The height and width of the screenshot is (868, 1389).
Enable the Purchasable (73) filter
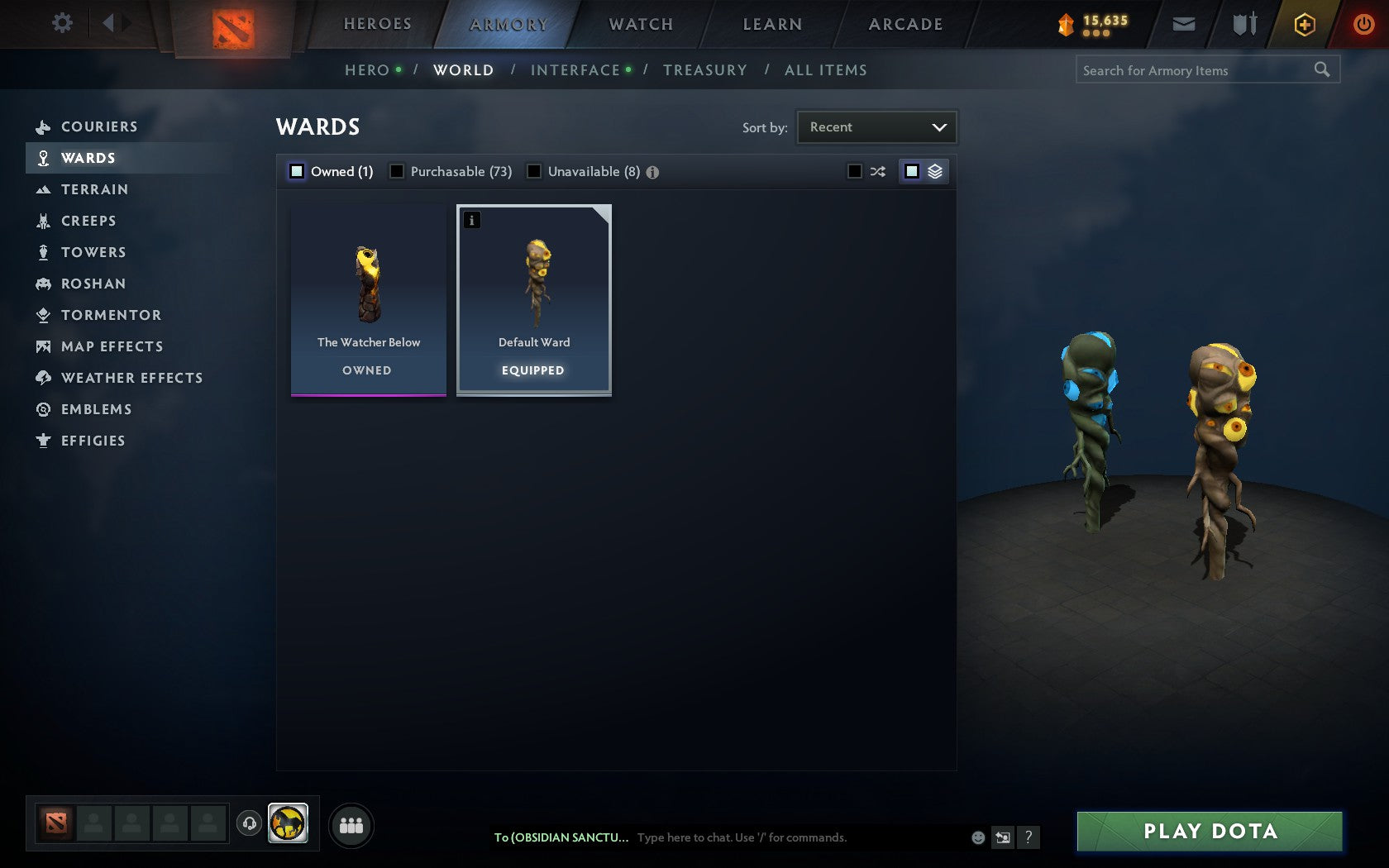click(x=399, y=171)
